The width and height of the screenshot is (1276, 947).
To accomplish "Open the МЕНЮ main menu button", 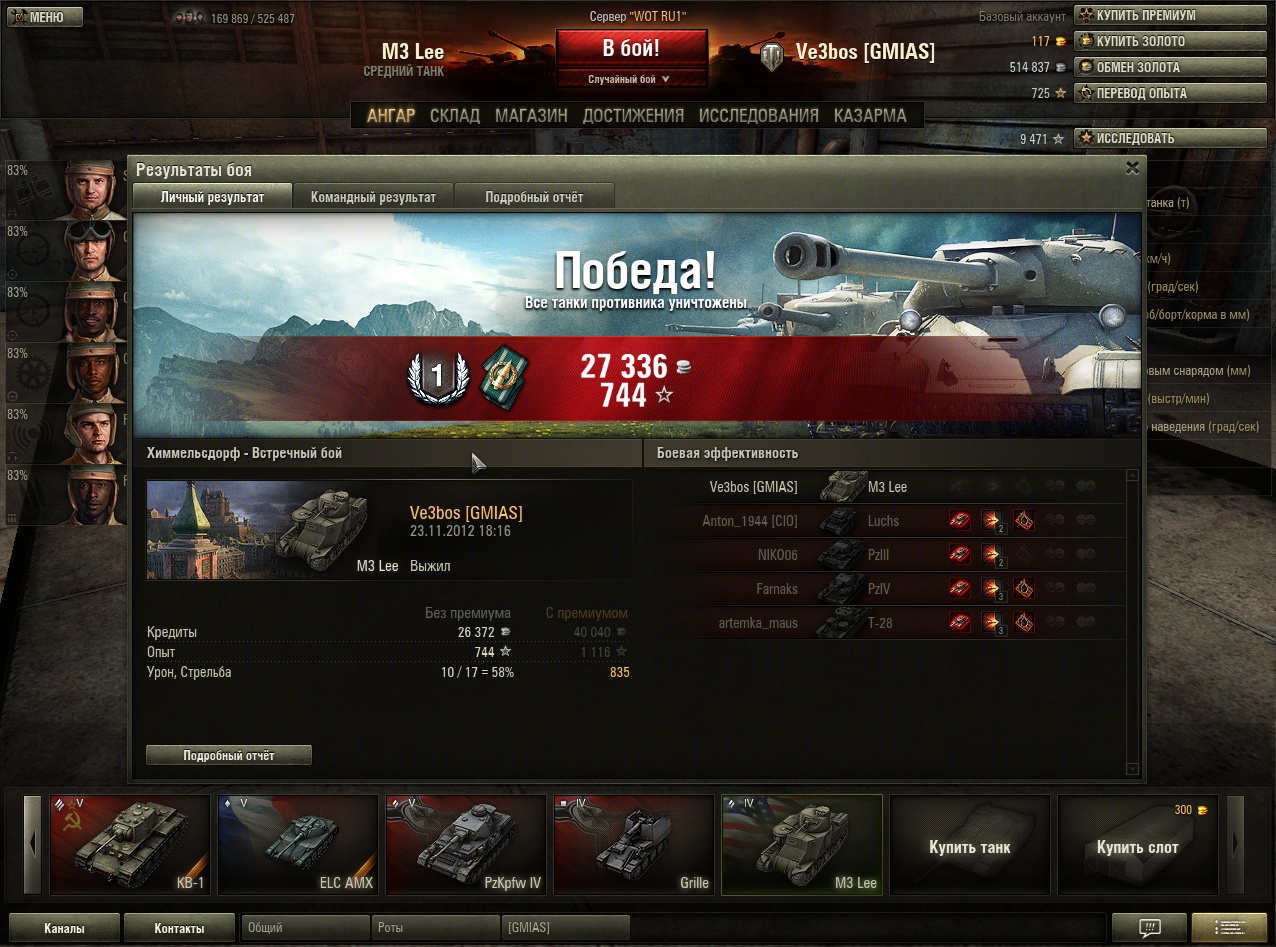I will coord(45,17).
